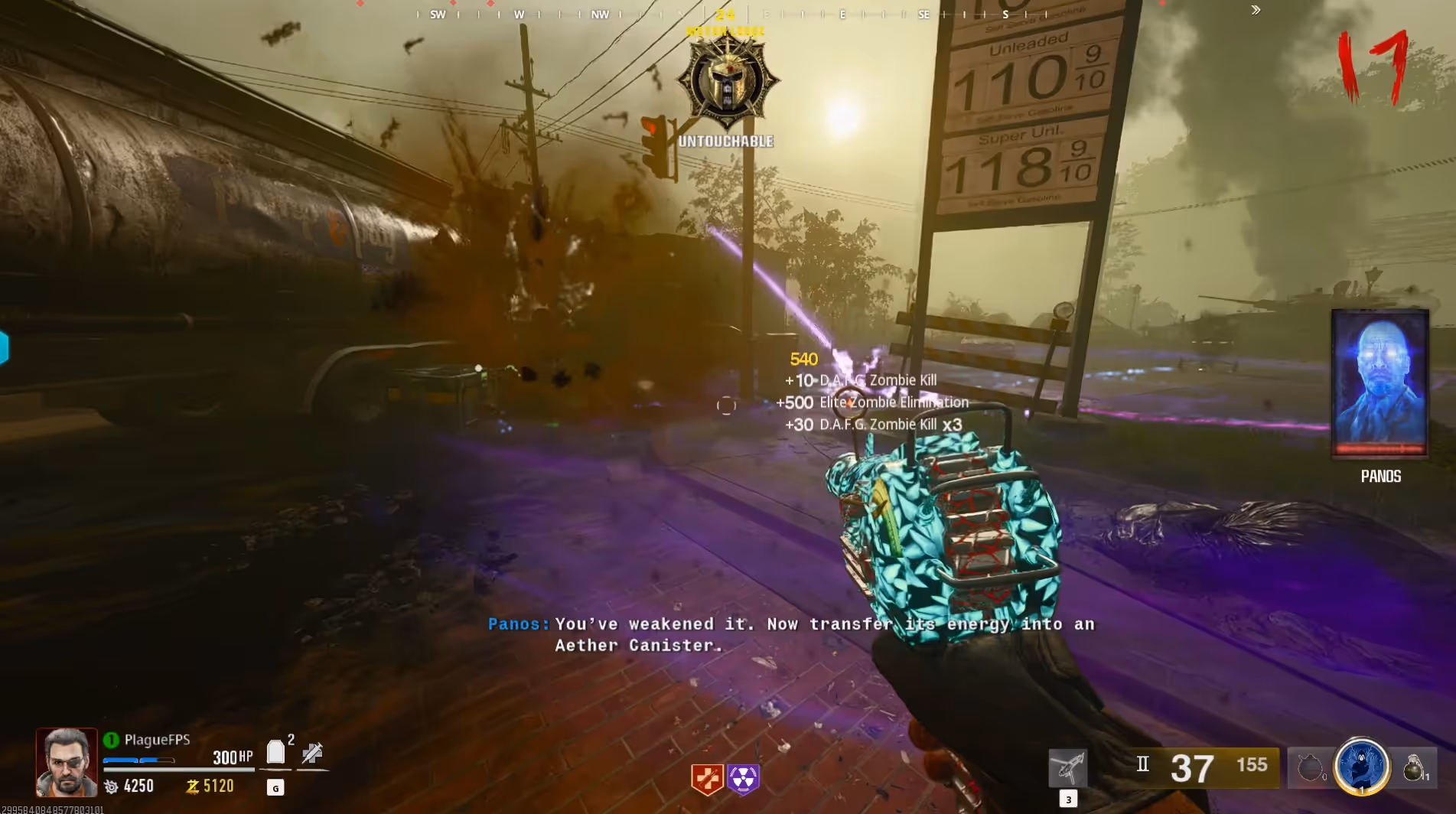Image resolution: width=1456 pixels, height=814 pixels.
Task: Click the Panos character portrait card
Action: click(1380, 383)
